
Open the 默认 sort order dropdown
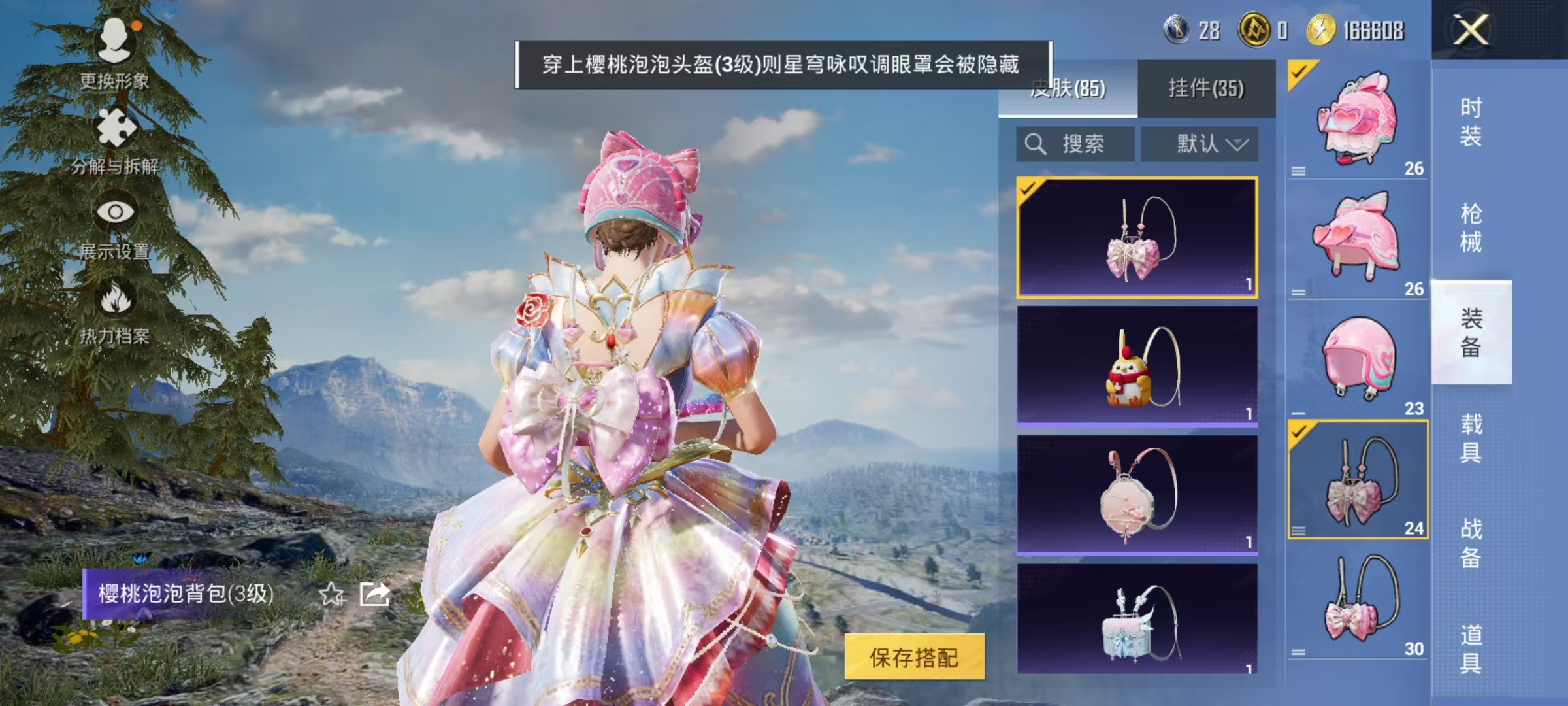pos(1201,144)
